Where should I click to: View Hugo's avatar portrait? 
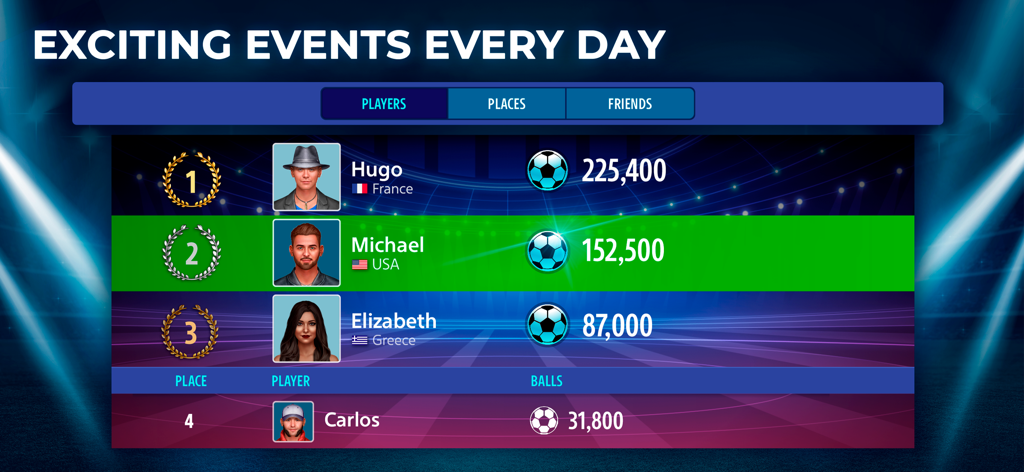(307, 177)
